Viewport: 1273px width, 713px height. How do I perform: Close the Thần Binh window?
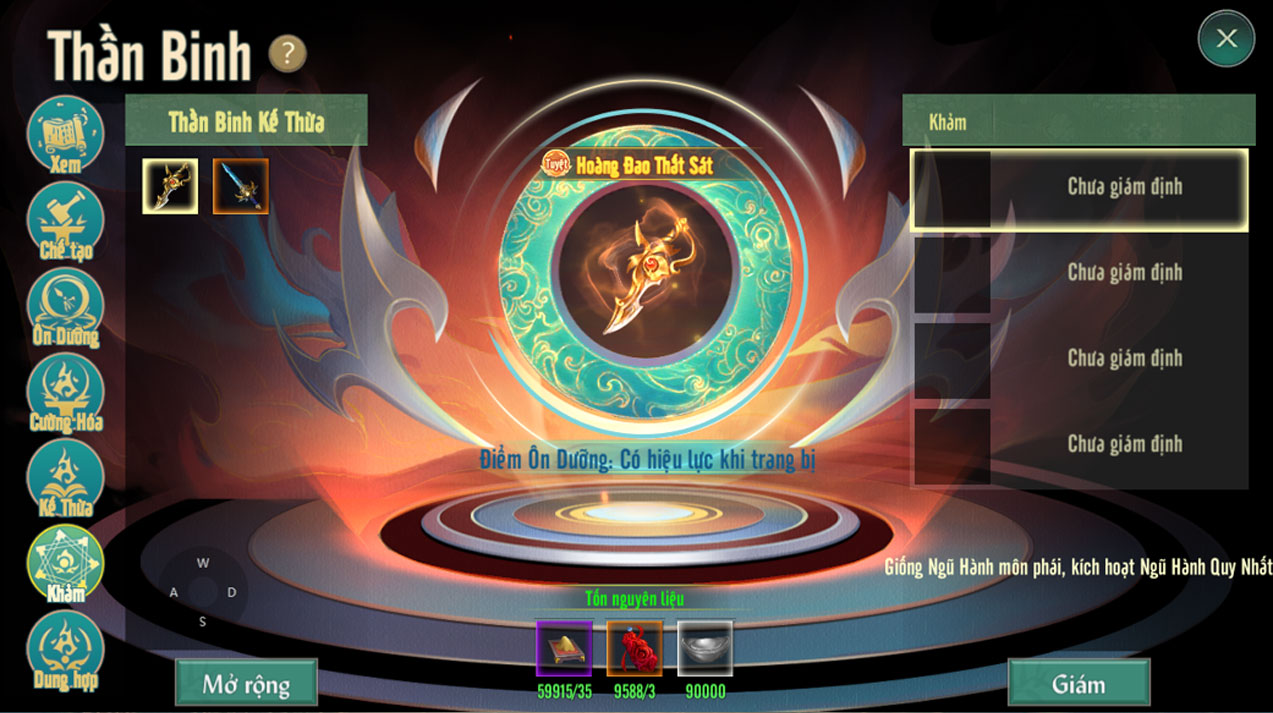tap(1226, 39)
